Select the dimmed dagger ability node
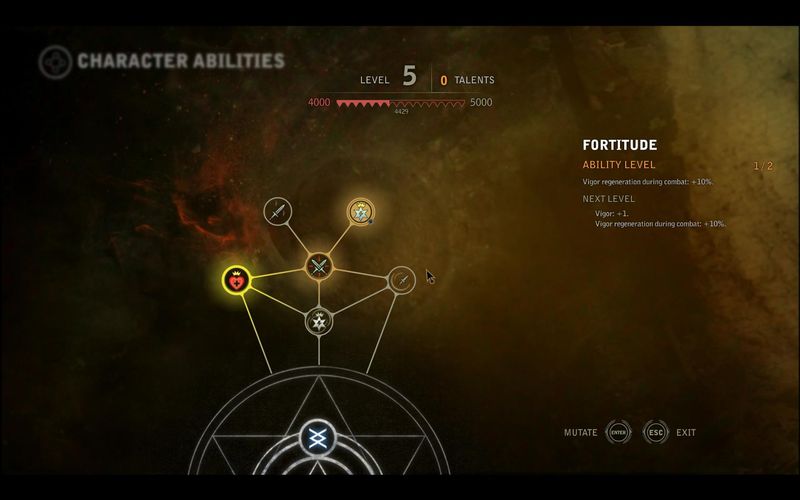The image size is (800, 500). [x=401, y=280]
